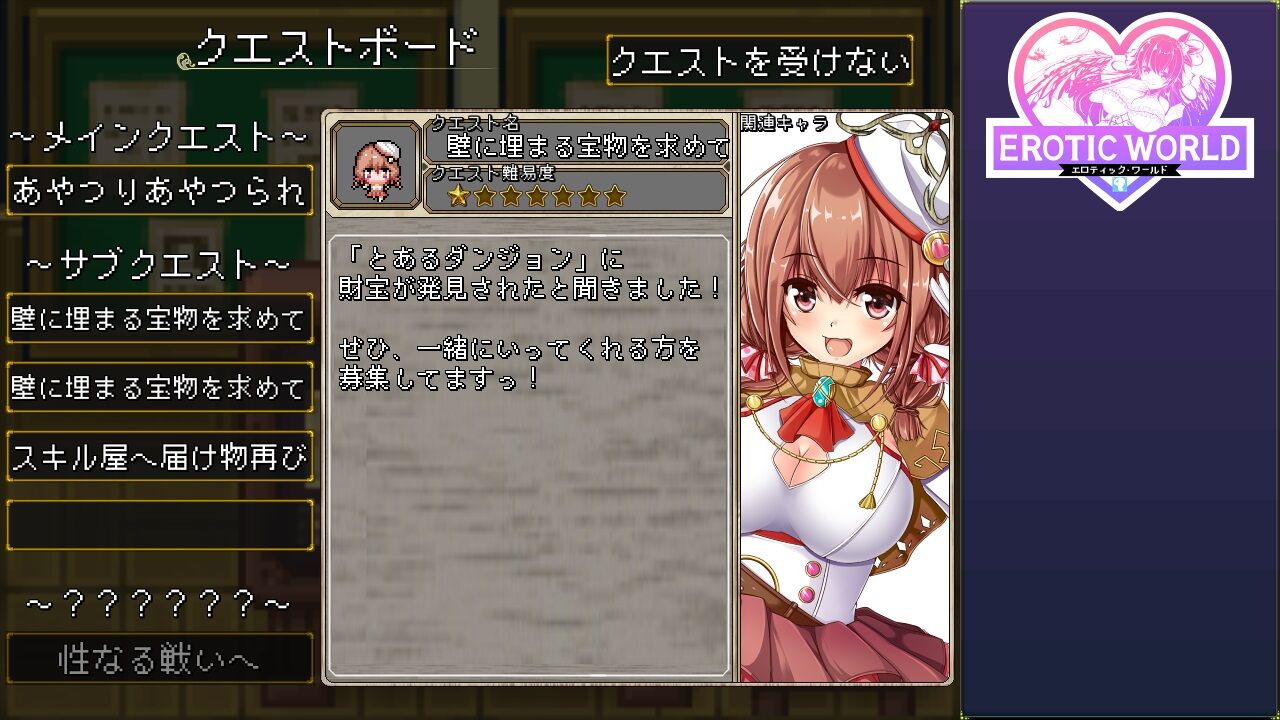The image size is (1280, 720).
Task: Click the empty quest slot below スキル屋へ届け物再び
Action: coord(159,523)
